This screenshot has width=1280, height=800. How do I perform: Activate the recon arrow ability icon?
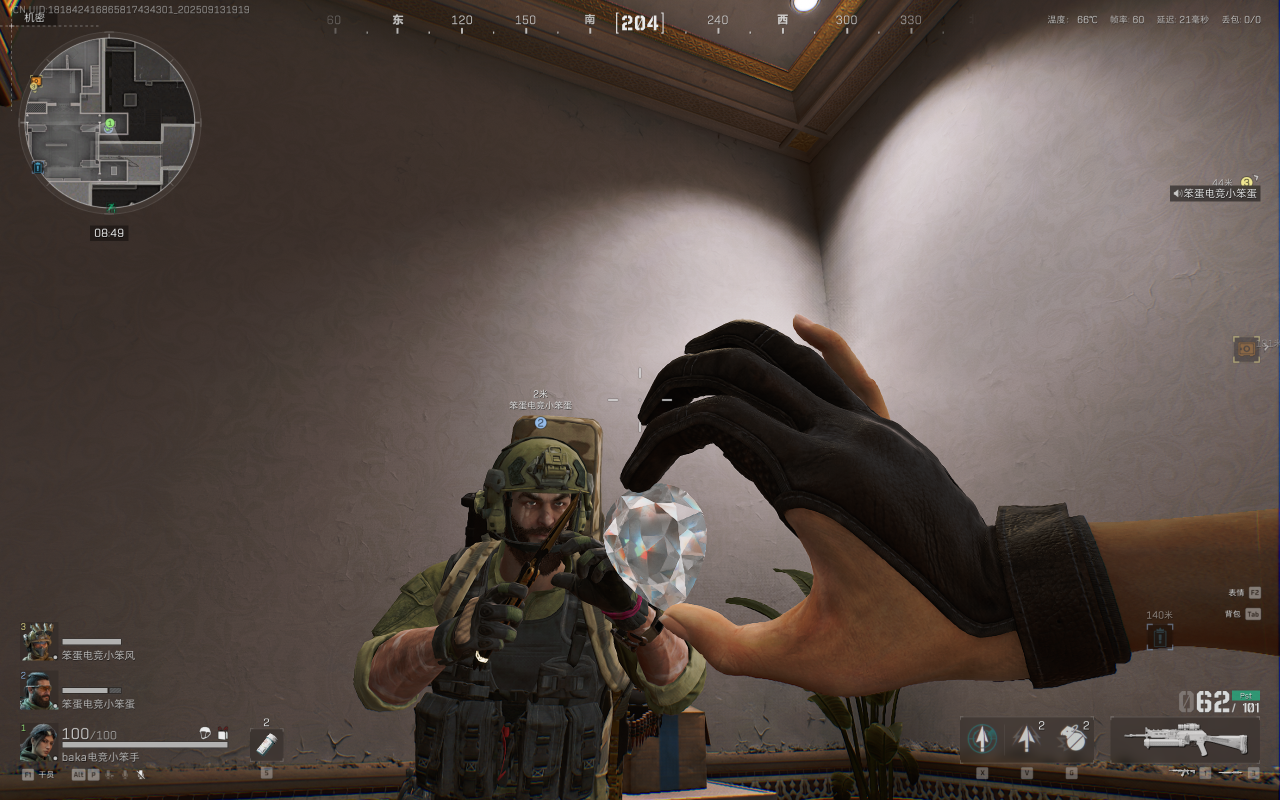[982, 739]
